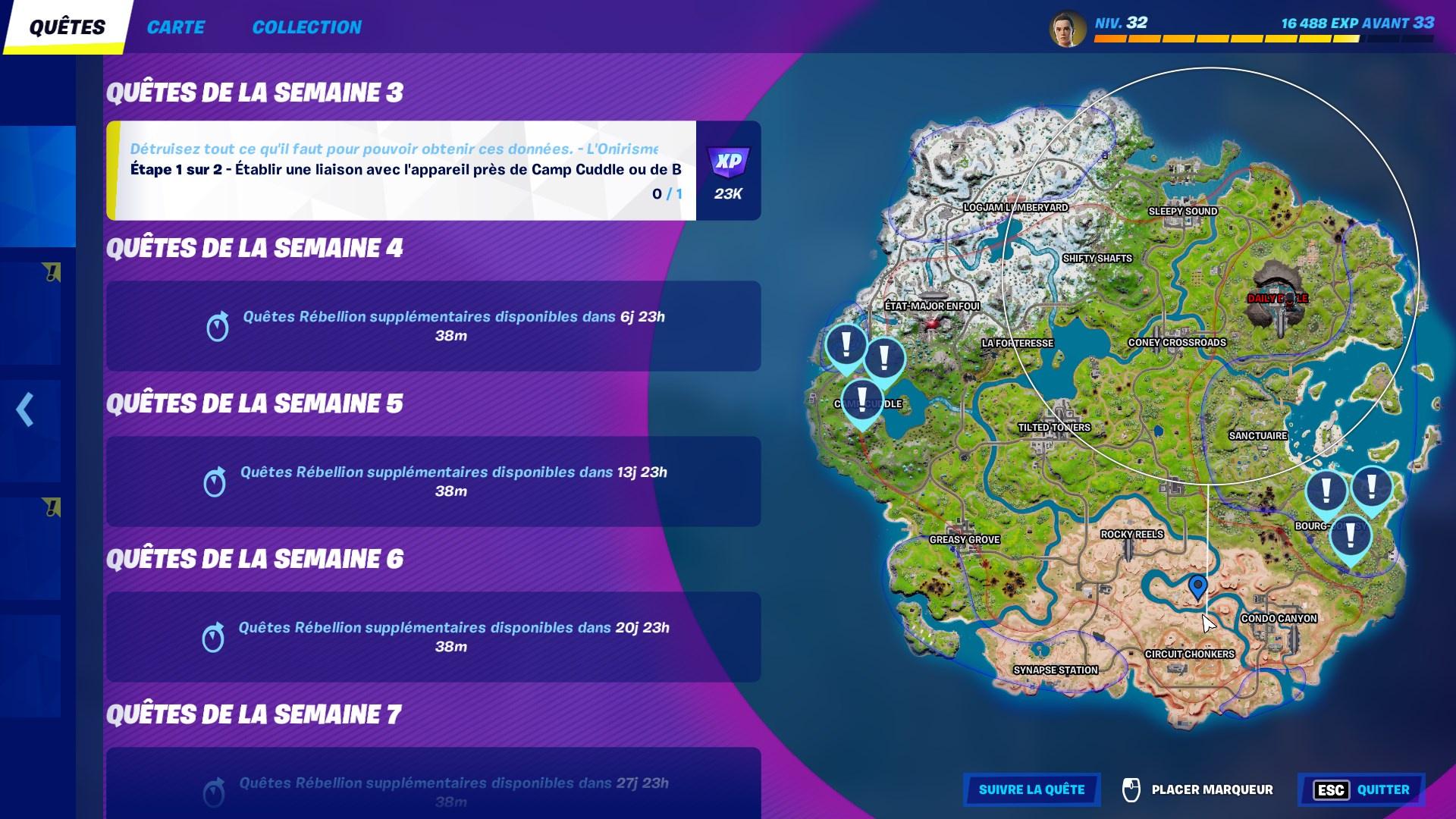Viewport: 1456px width, 819px height.
Task: Open the COLLECTION tab
Action: coord(307,27)
